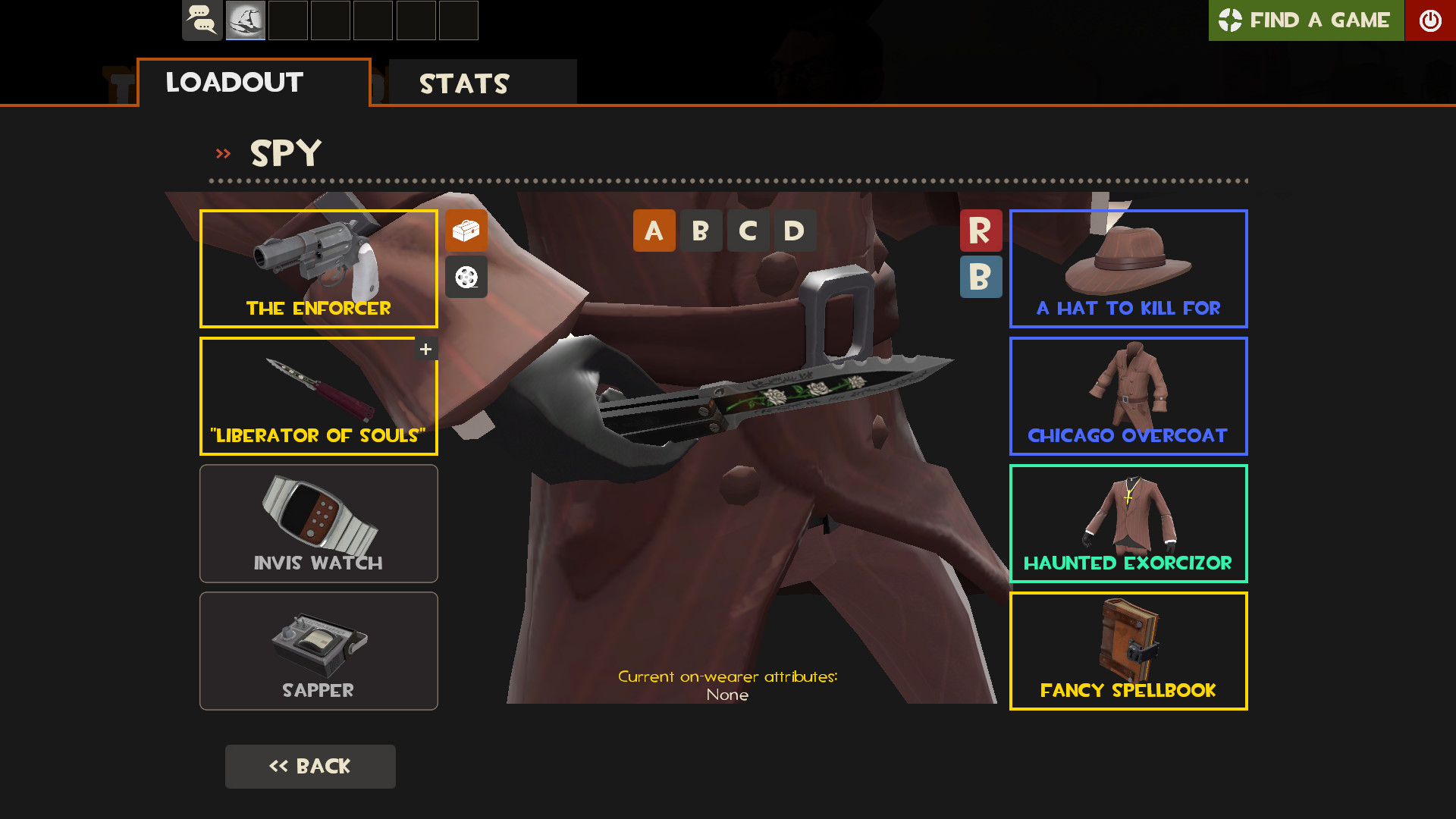Select loadout preset D

click(793, 231)
